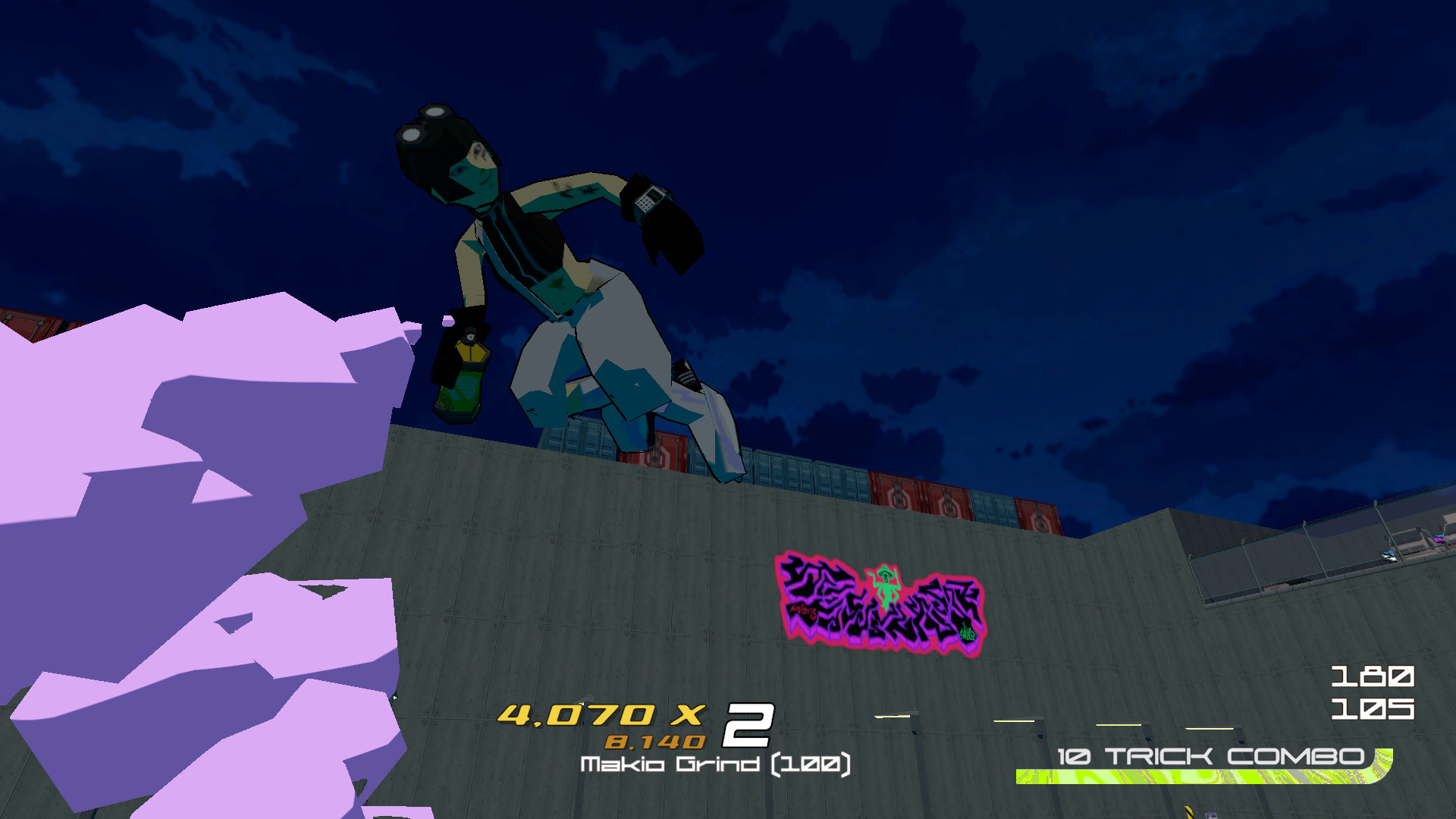
Task: Click the Makio Grind (100) trick label
Action: click(x=717, y=766)
